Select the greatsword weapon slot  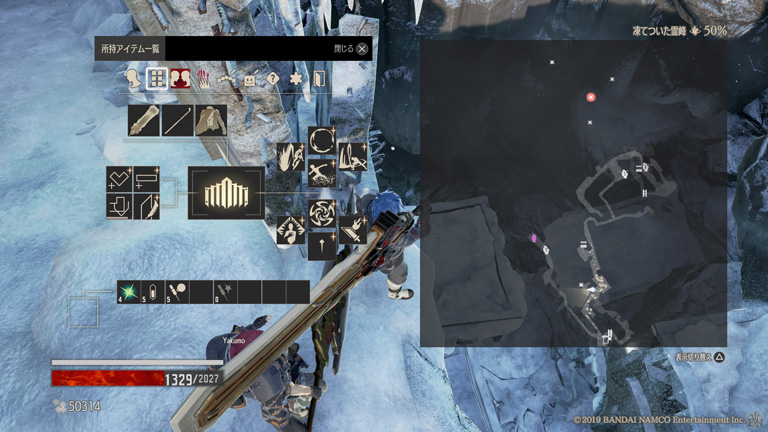(145, 121)
